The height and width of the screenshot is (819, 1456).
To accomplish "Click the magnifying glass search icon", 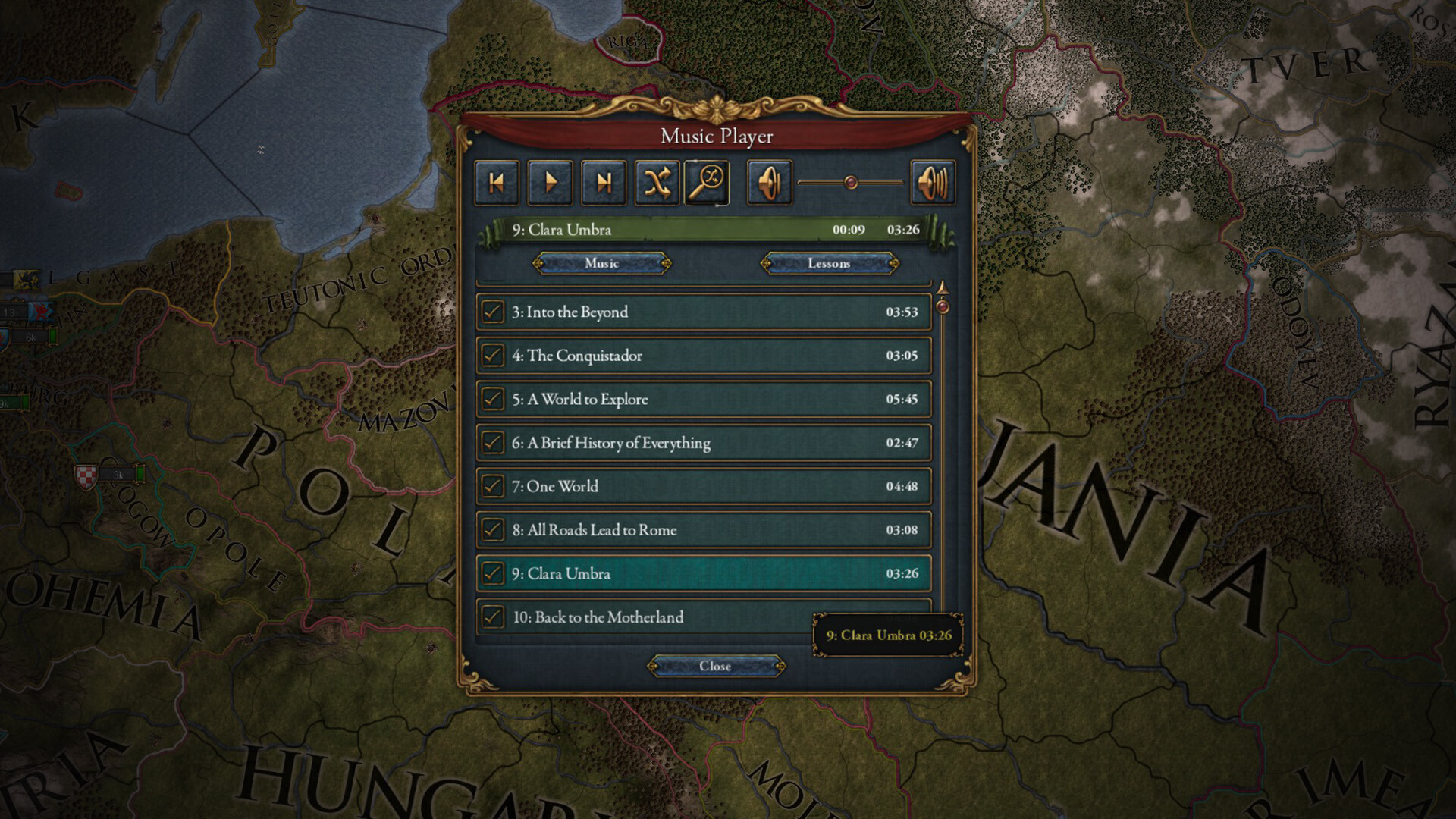I will tap(705, 182).
